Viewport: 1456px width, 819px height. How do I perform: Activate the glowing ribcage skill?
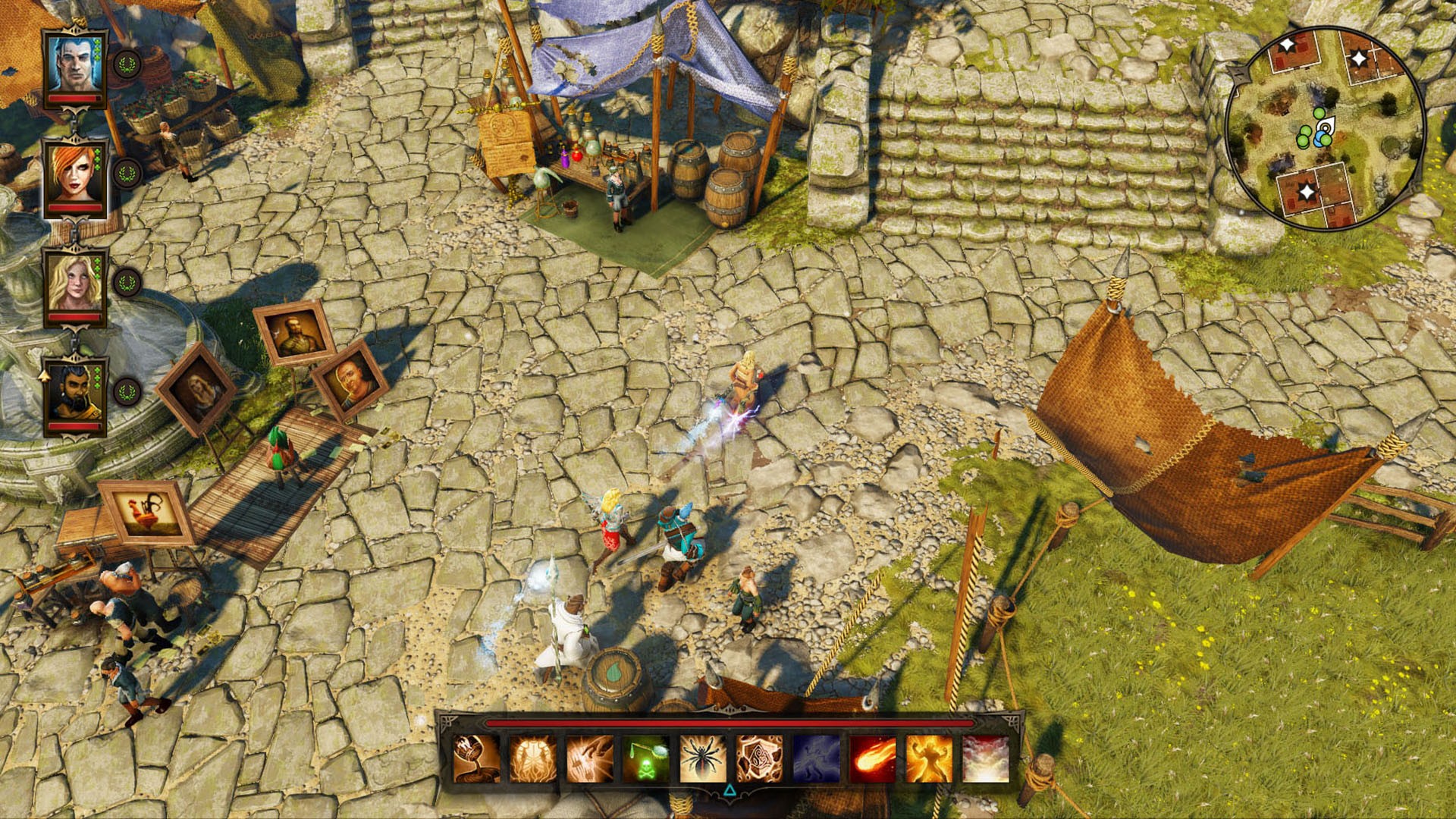point(533,758)
